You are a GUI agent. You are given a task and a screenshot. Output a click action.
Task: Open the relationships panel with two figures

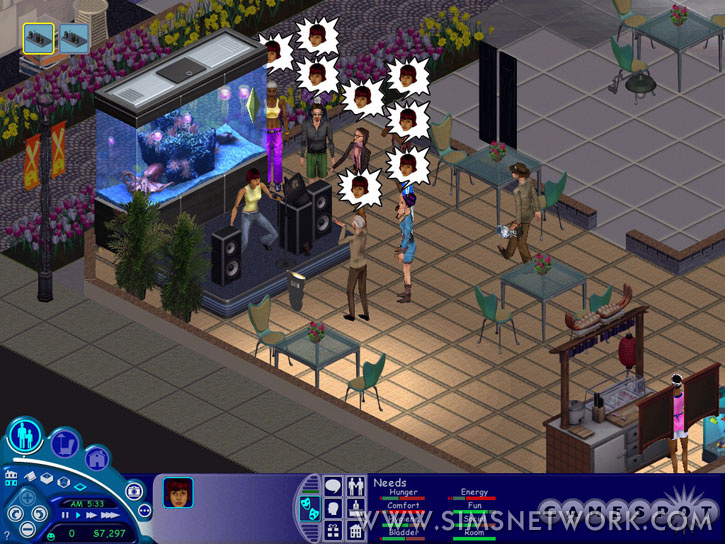[x=355, y=486]
